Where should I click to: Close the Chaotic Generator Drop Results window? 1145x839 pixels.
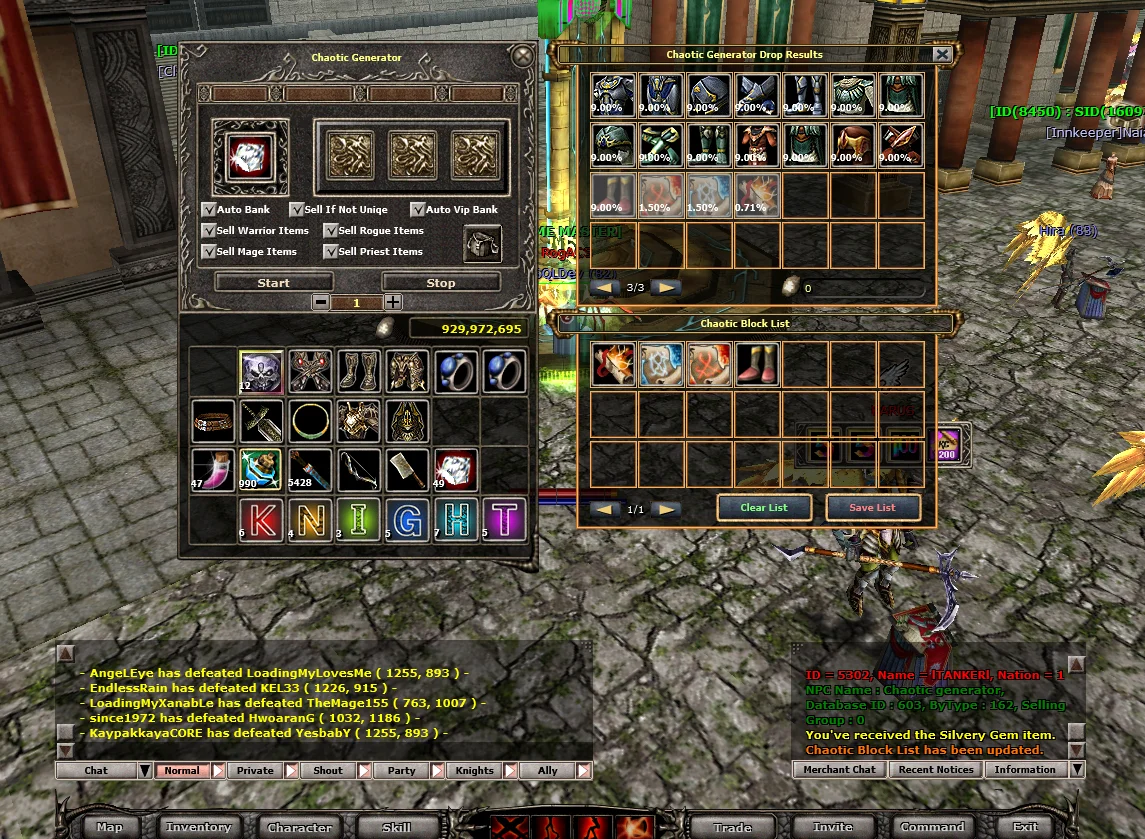pos(941,55)
